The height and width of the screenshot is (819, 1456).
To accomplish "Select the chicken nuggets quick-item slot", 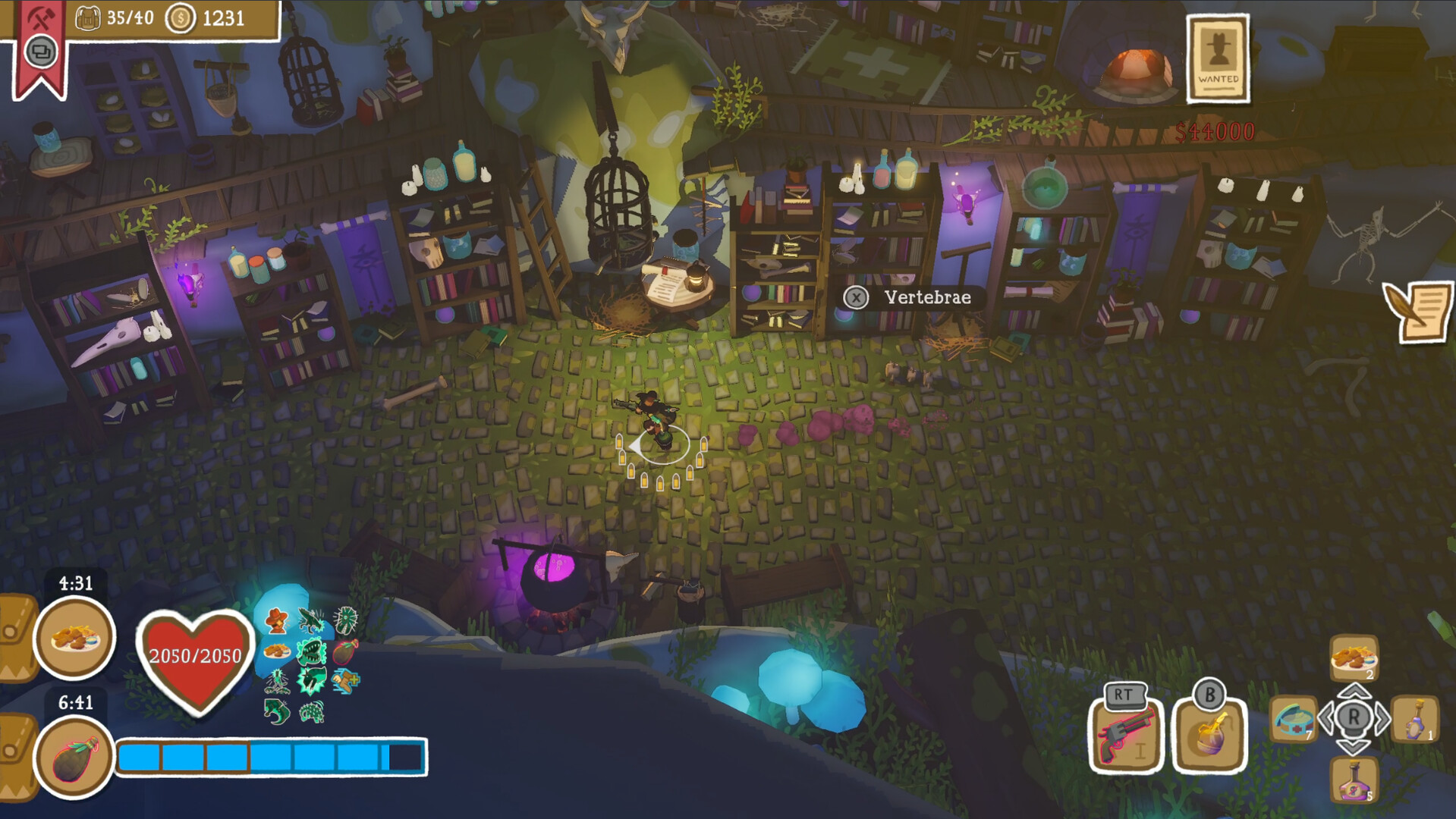I will 1354,657.
